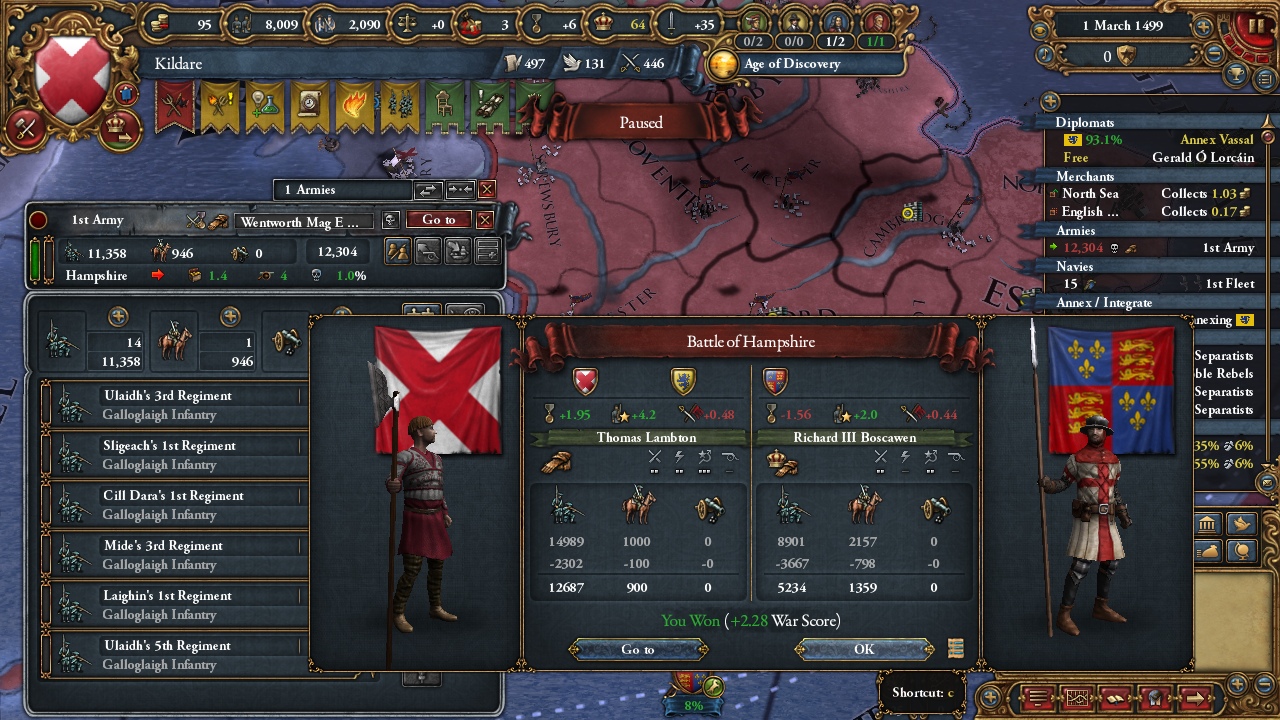Open the message log icon bottom right

1036,698
